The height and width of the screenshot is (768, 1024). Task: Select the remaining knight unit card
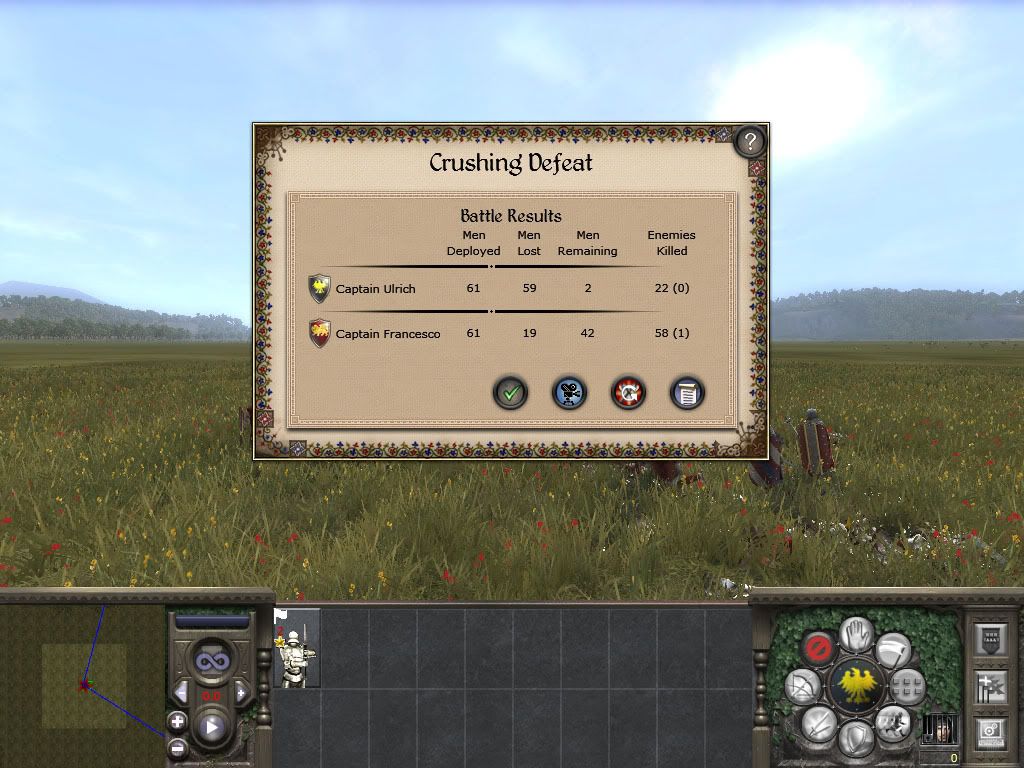point(297,648)
